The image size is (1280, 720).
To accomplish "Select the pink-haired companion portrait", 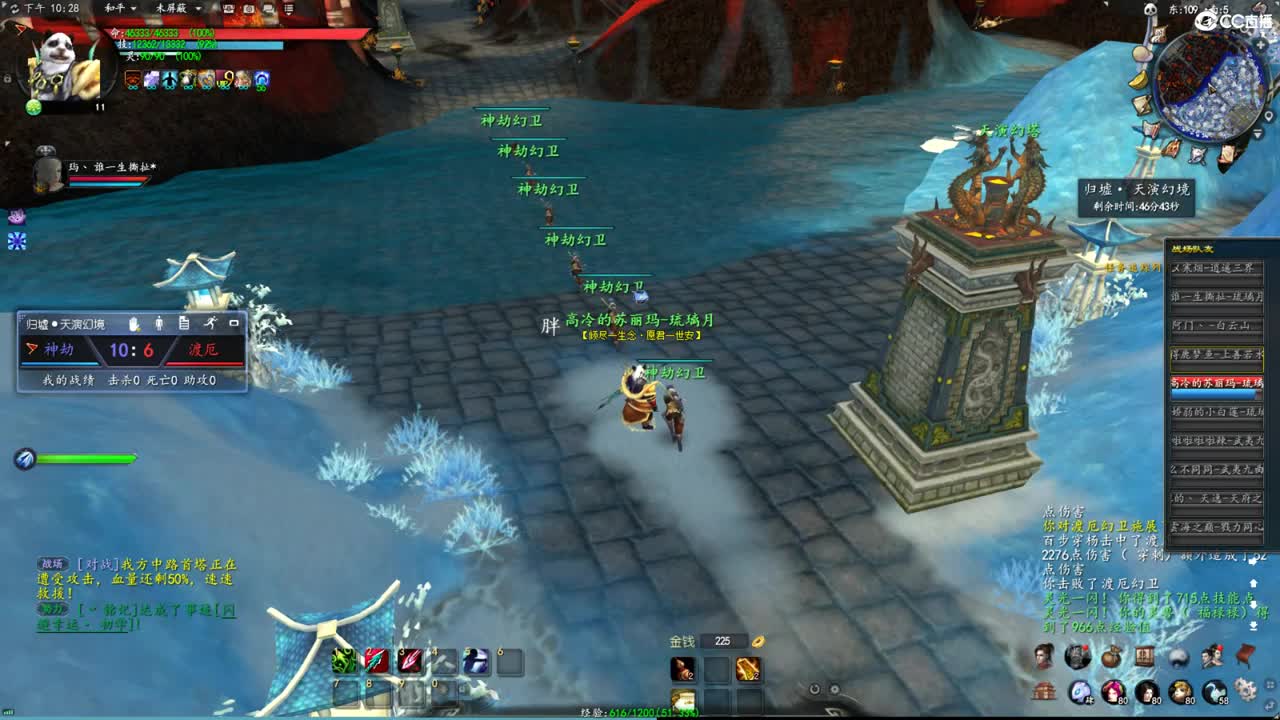I will tap(1113, 691).
